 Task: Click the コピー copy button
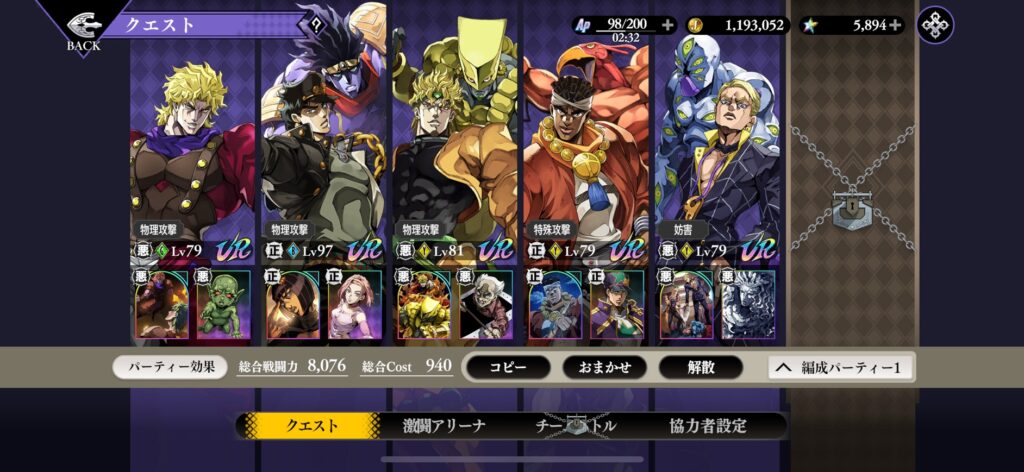point(508,367)
